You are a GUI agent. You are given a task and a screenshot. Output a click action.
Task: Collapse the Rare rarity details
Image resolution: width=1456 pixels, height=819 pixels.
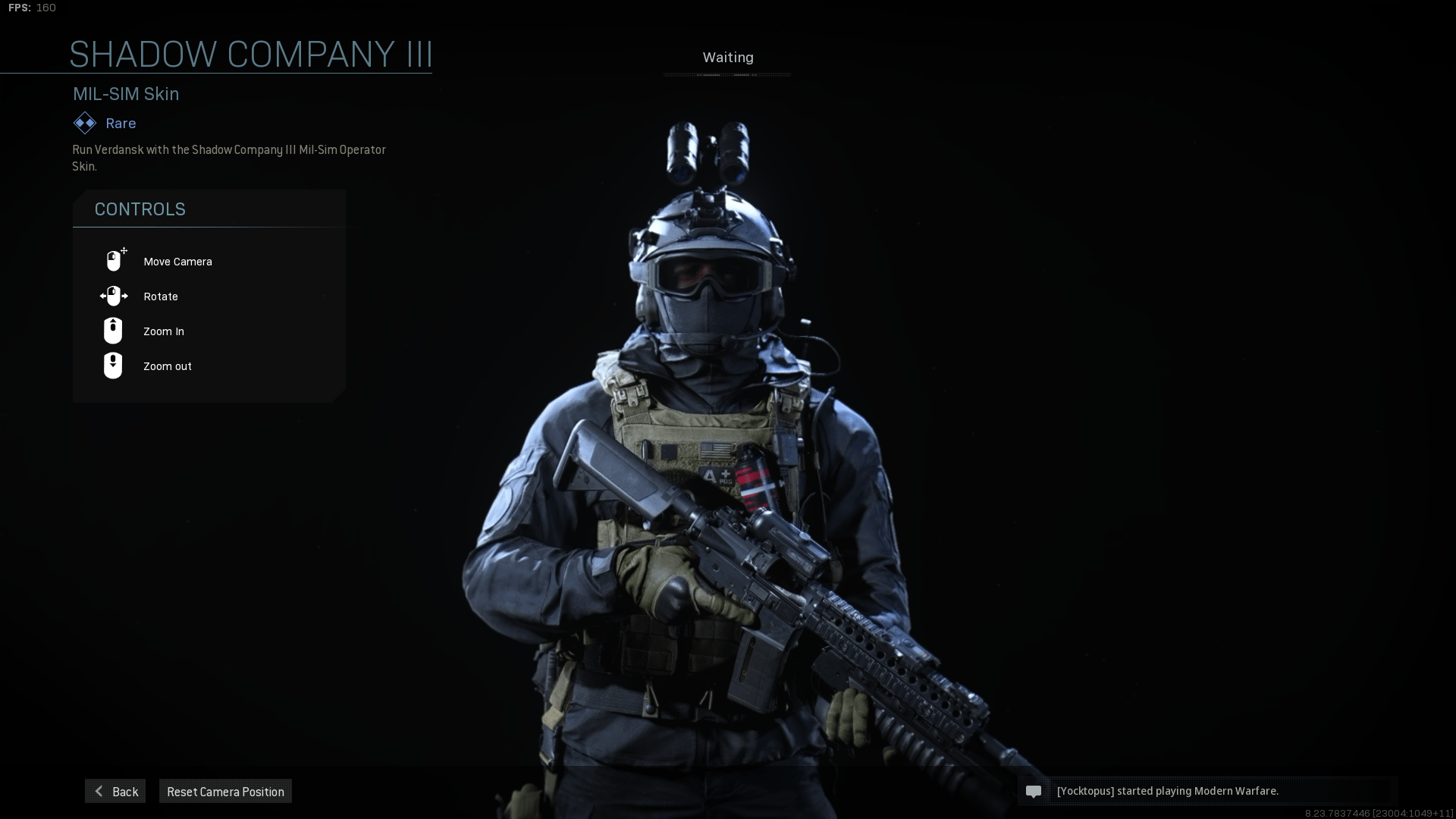pos(120,123)
